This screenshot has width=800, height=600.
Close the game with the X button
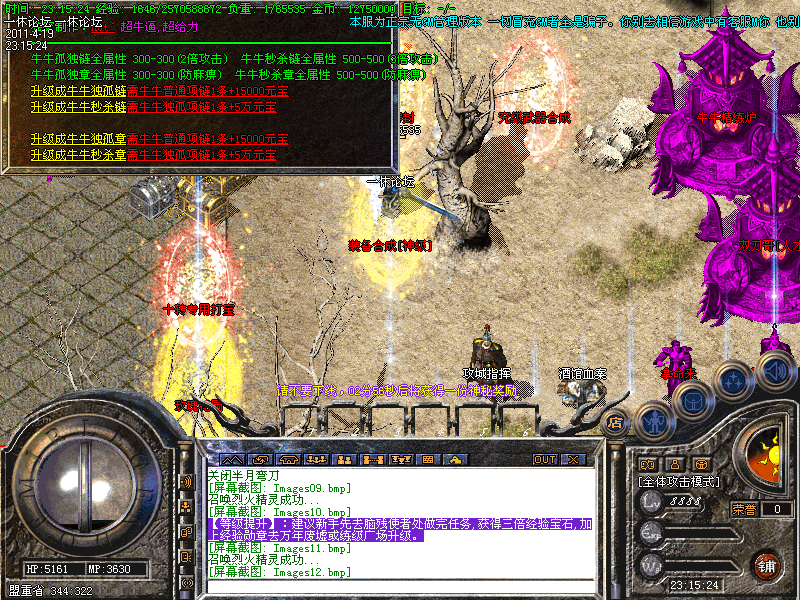[x=574, y=460]
